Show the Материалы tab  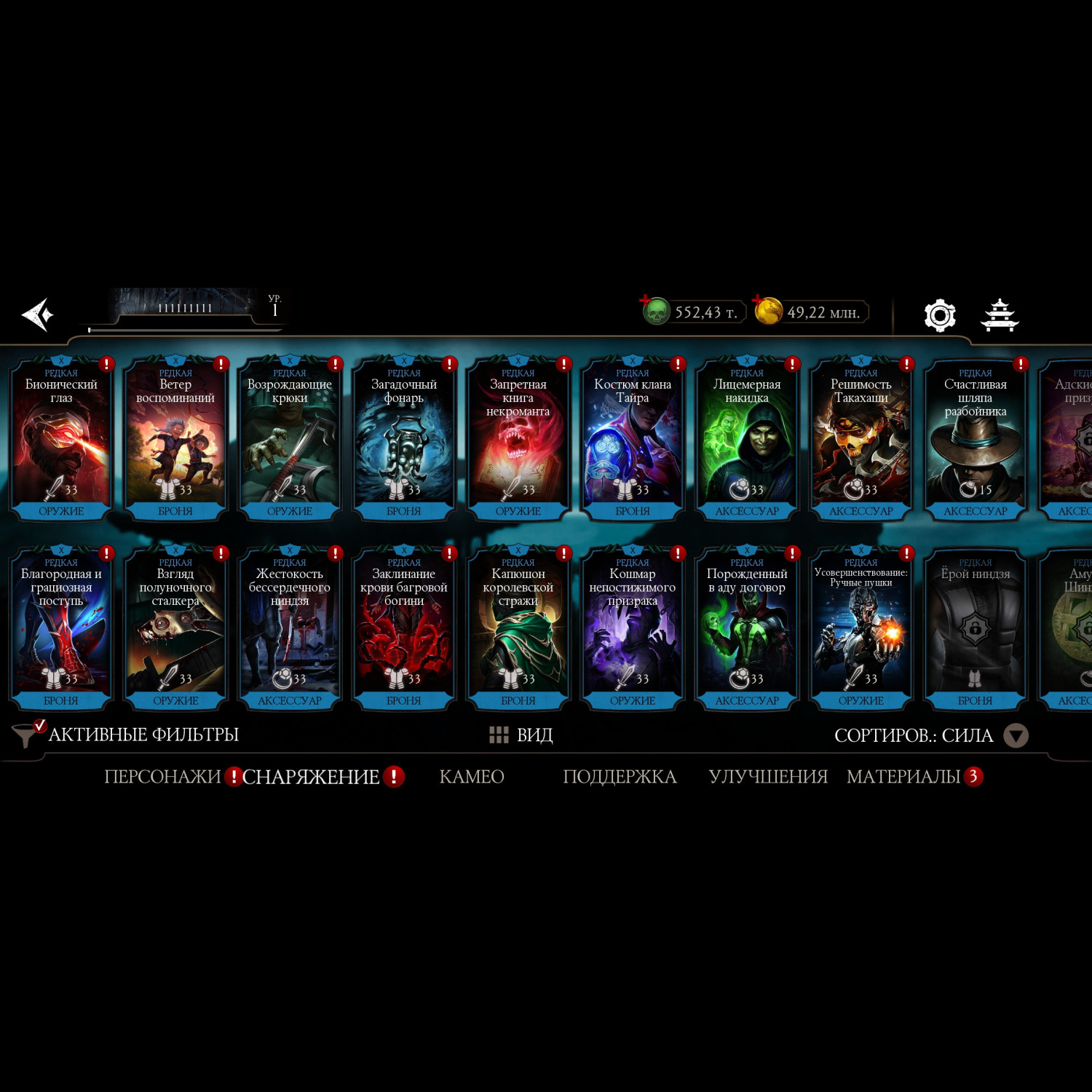(x=903, y=777)
